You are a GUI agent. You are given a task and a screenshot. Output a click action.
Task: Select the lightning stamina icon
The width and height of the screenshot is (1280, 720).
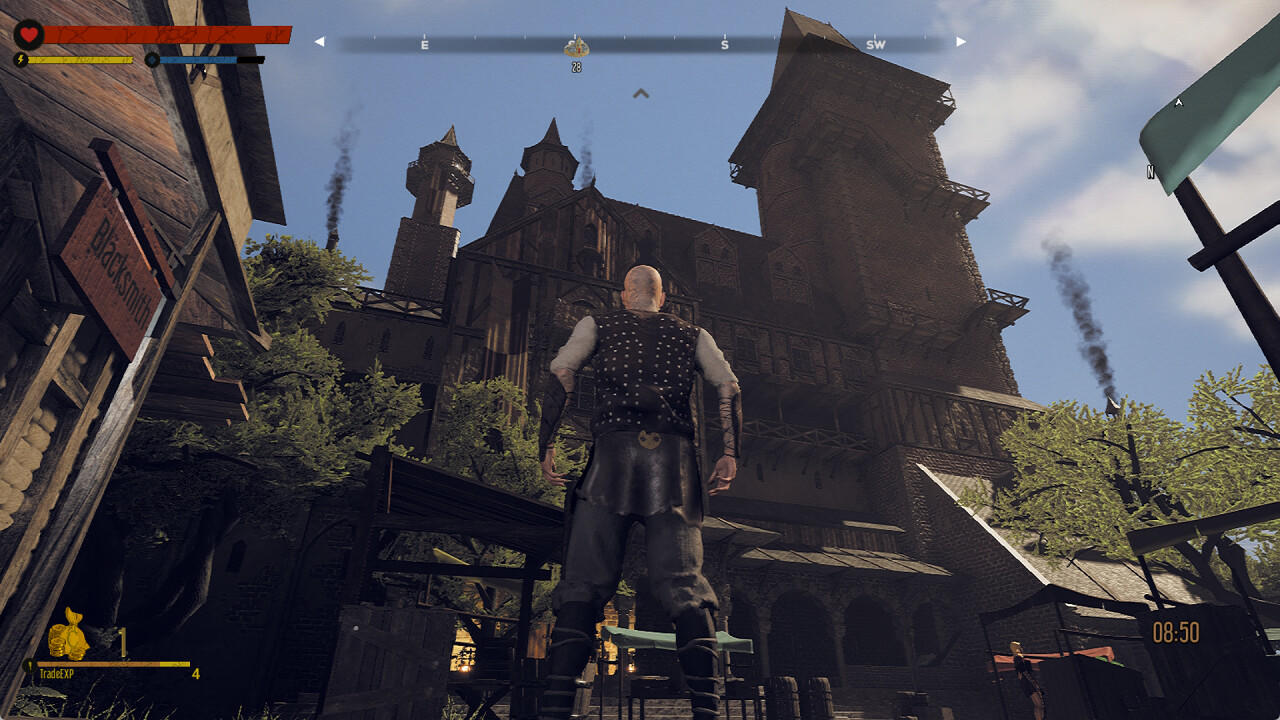pos(20,59)
